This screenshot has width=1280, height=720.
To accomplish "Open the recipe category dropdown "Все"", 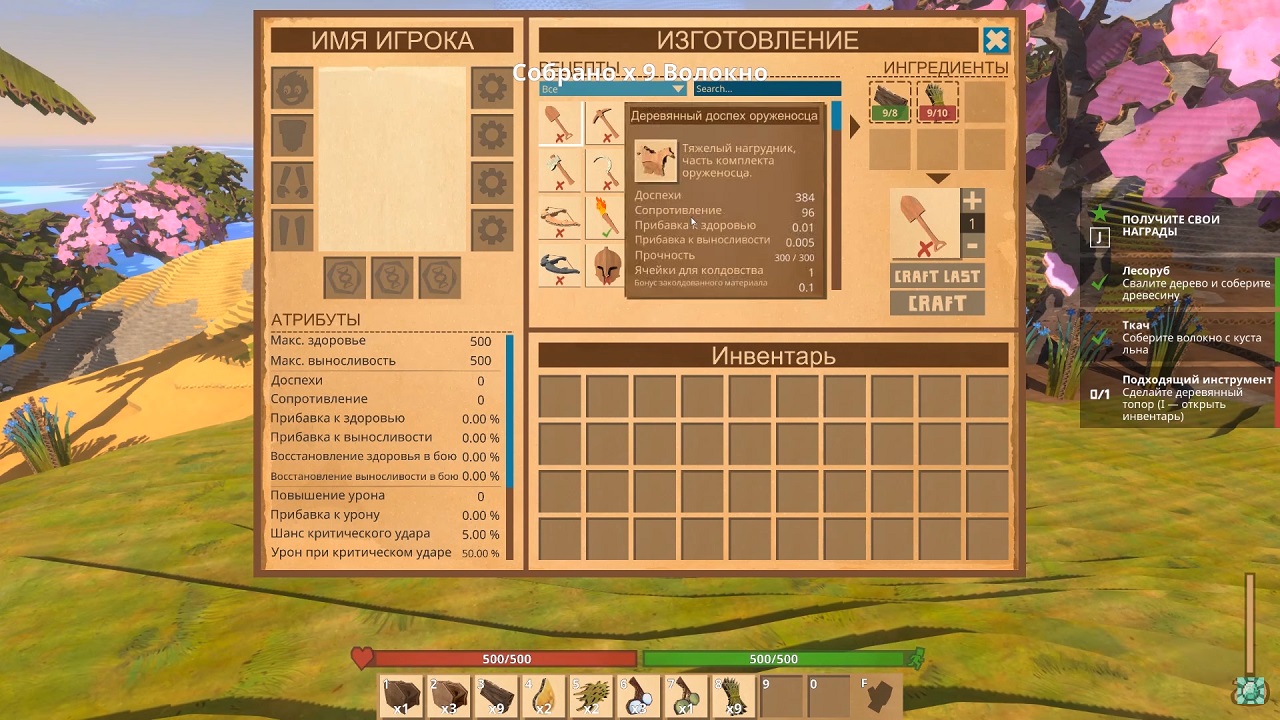I will (x=611, y=89).
